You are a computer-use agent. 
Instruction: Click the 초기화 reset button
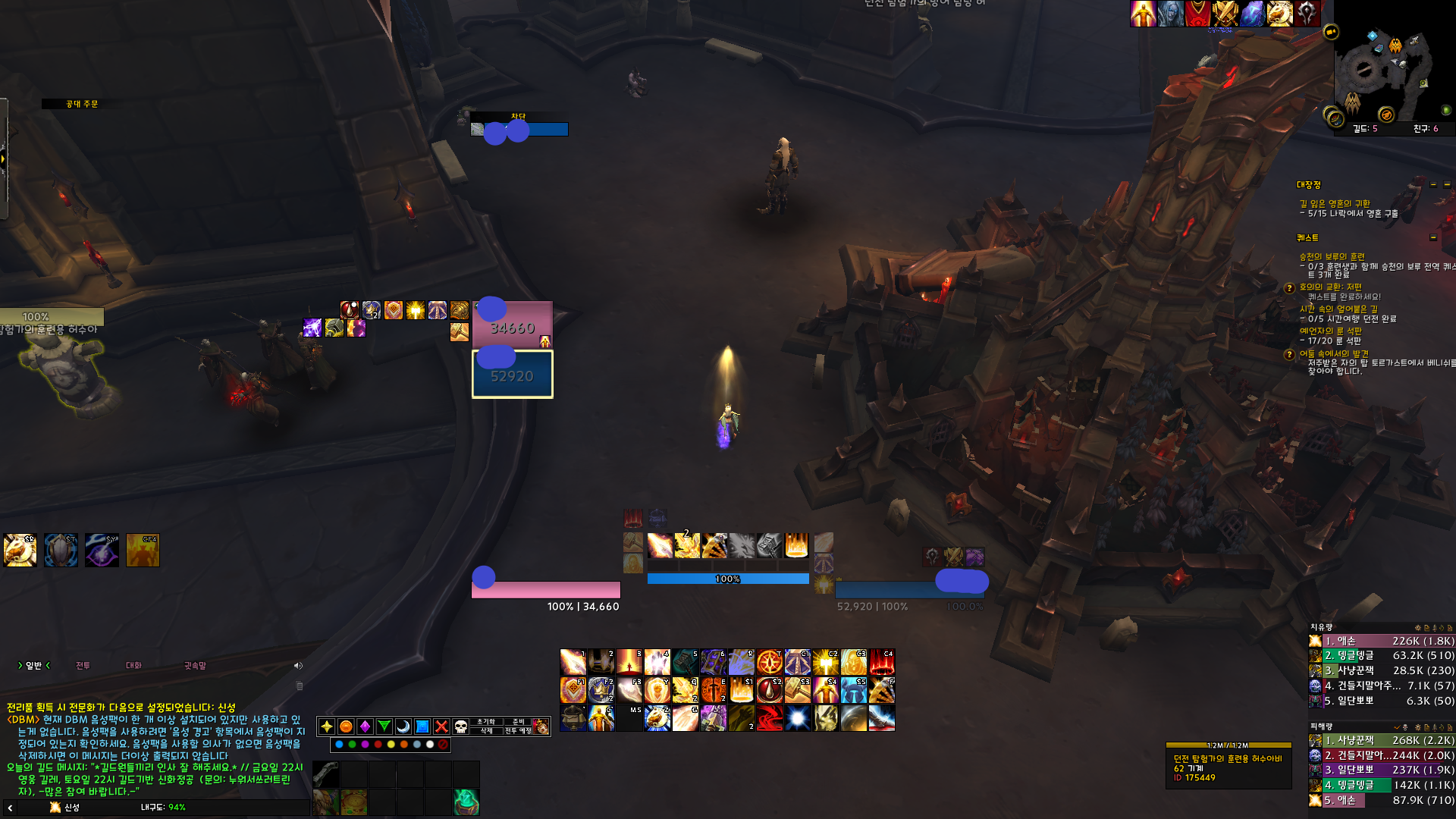click(x=485, y=722)
